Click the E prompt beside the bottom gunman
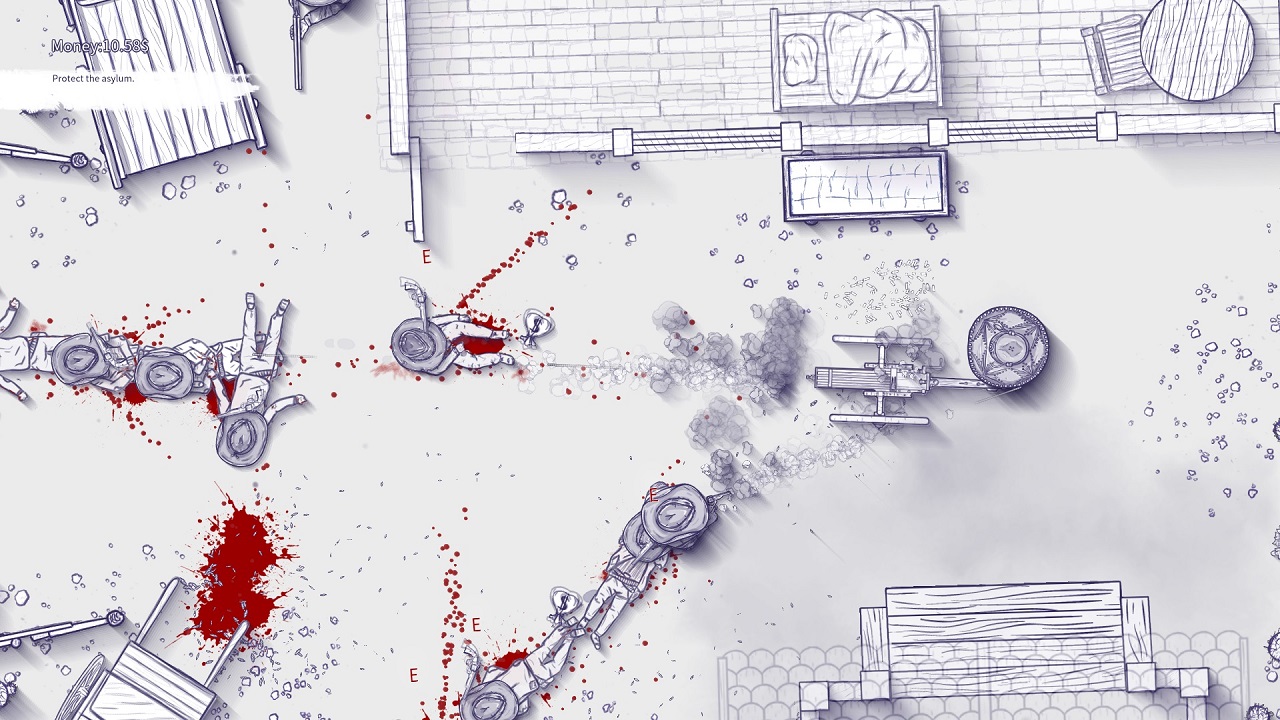1280x720 pixels. point(475,623)
